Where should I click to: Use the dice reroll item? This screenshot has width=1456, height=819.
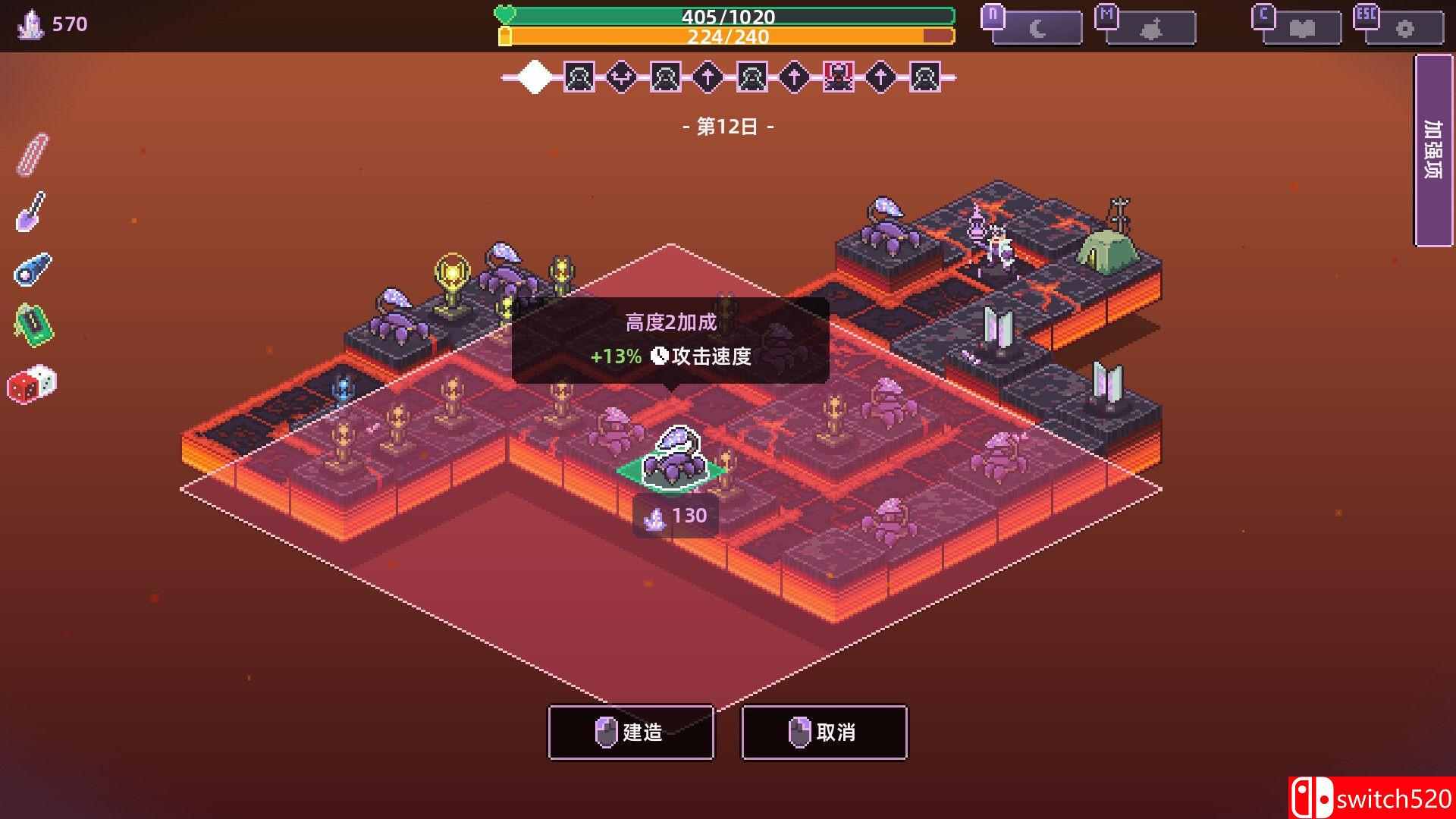pos(32,384)
